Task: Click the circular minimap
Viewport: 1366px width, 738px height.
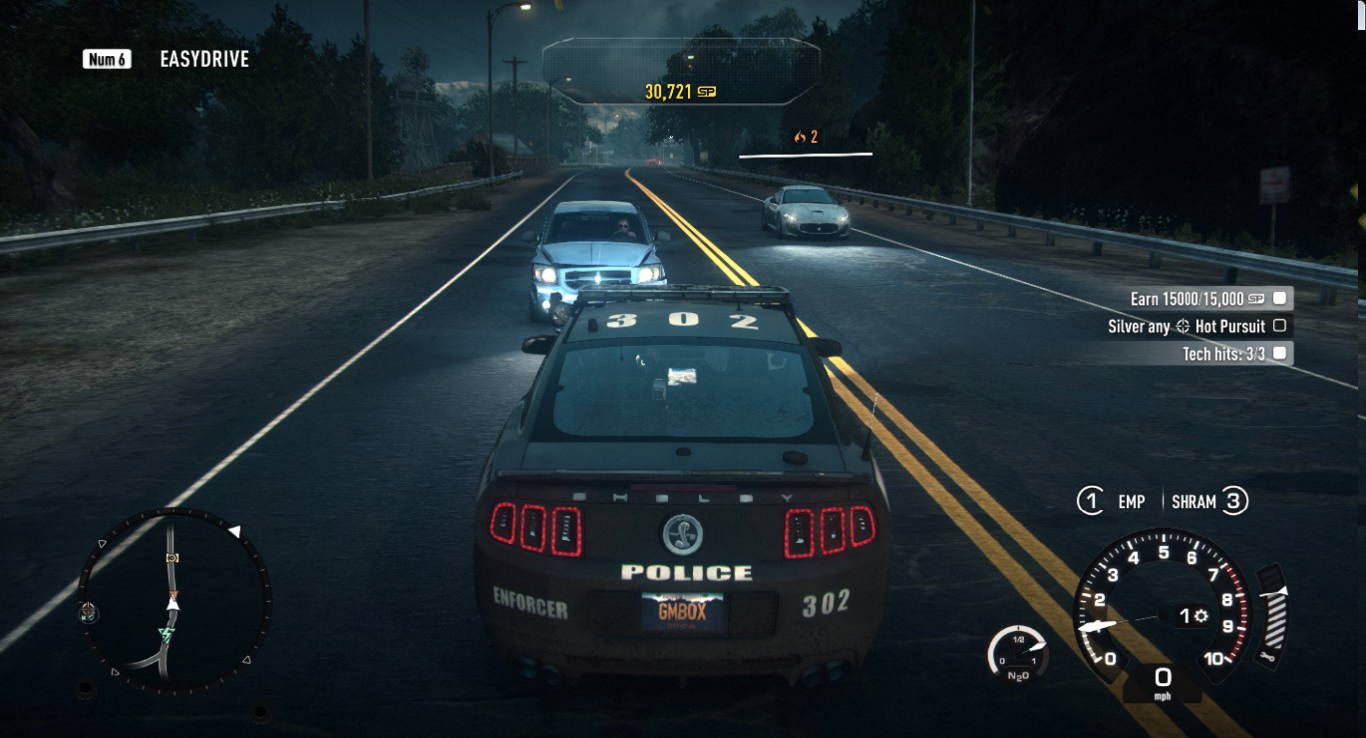Action: pyautogui.click(x=174, y=601)
